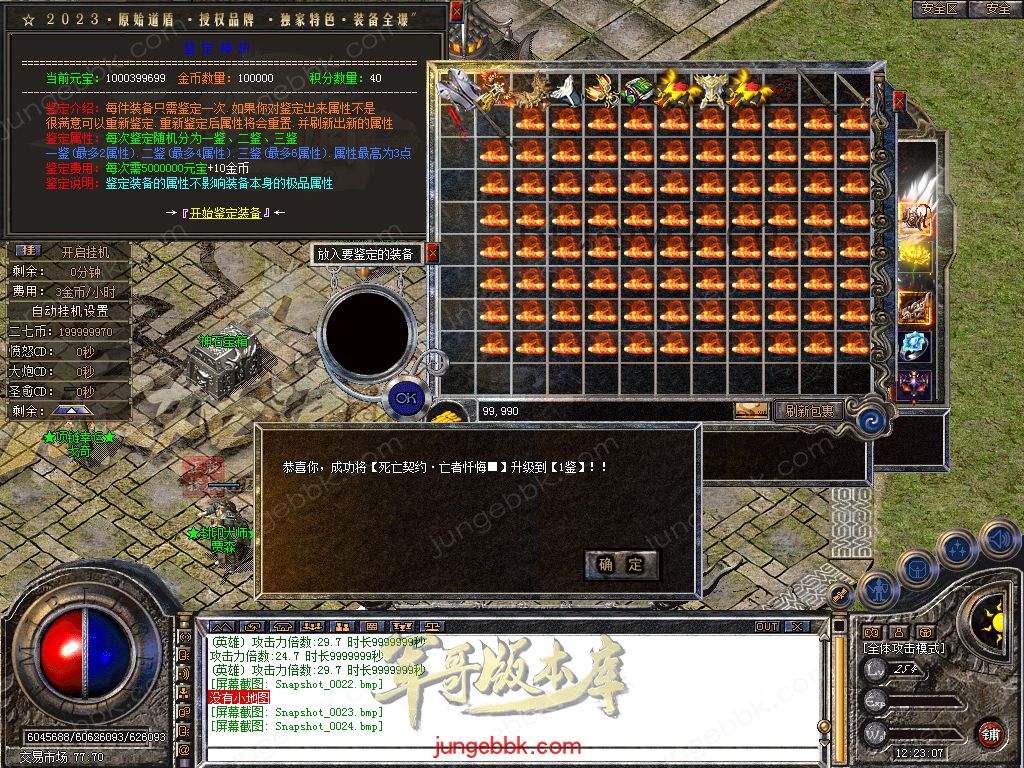Refresh the bag with 刷新包裹
The image size is (1024, 768).
pos(809,410)
